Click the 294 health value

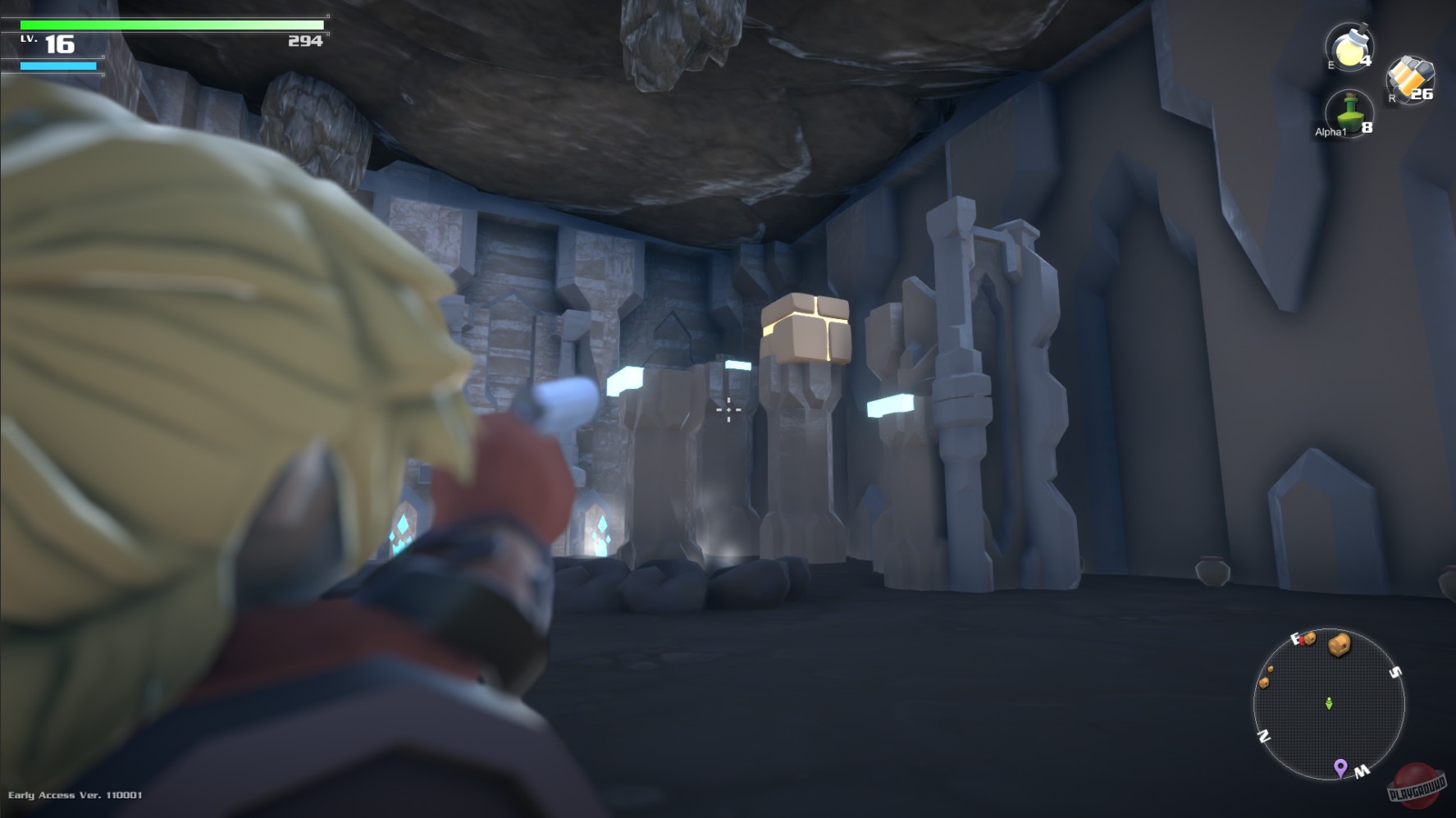point(305,39)
